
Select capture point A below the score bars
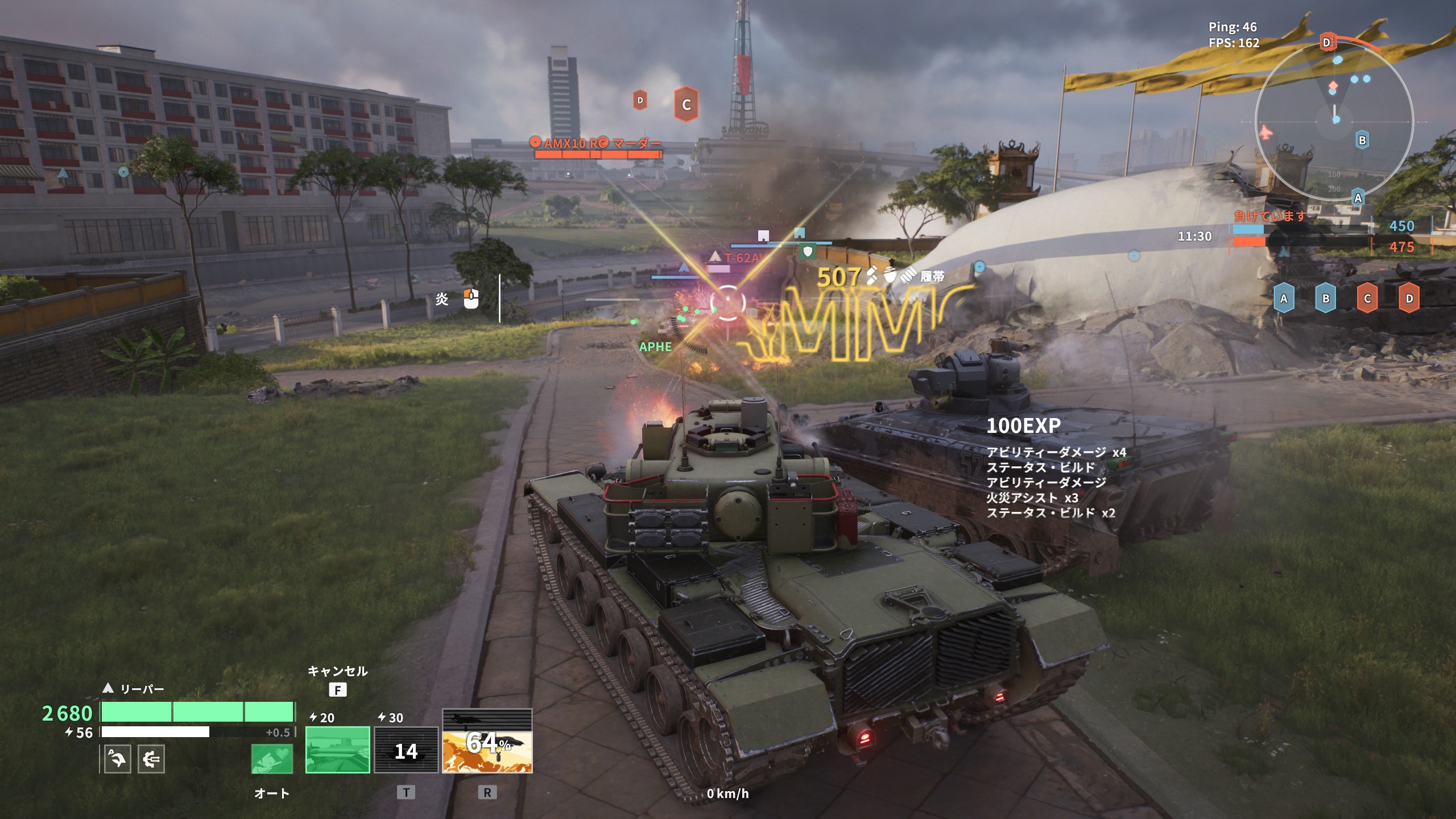point(1284,299)
